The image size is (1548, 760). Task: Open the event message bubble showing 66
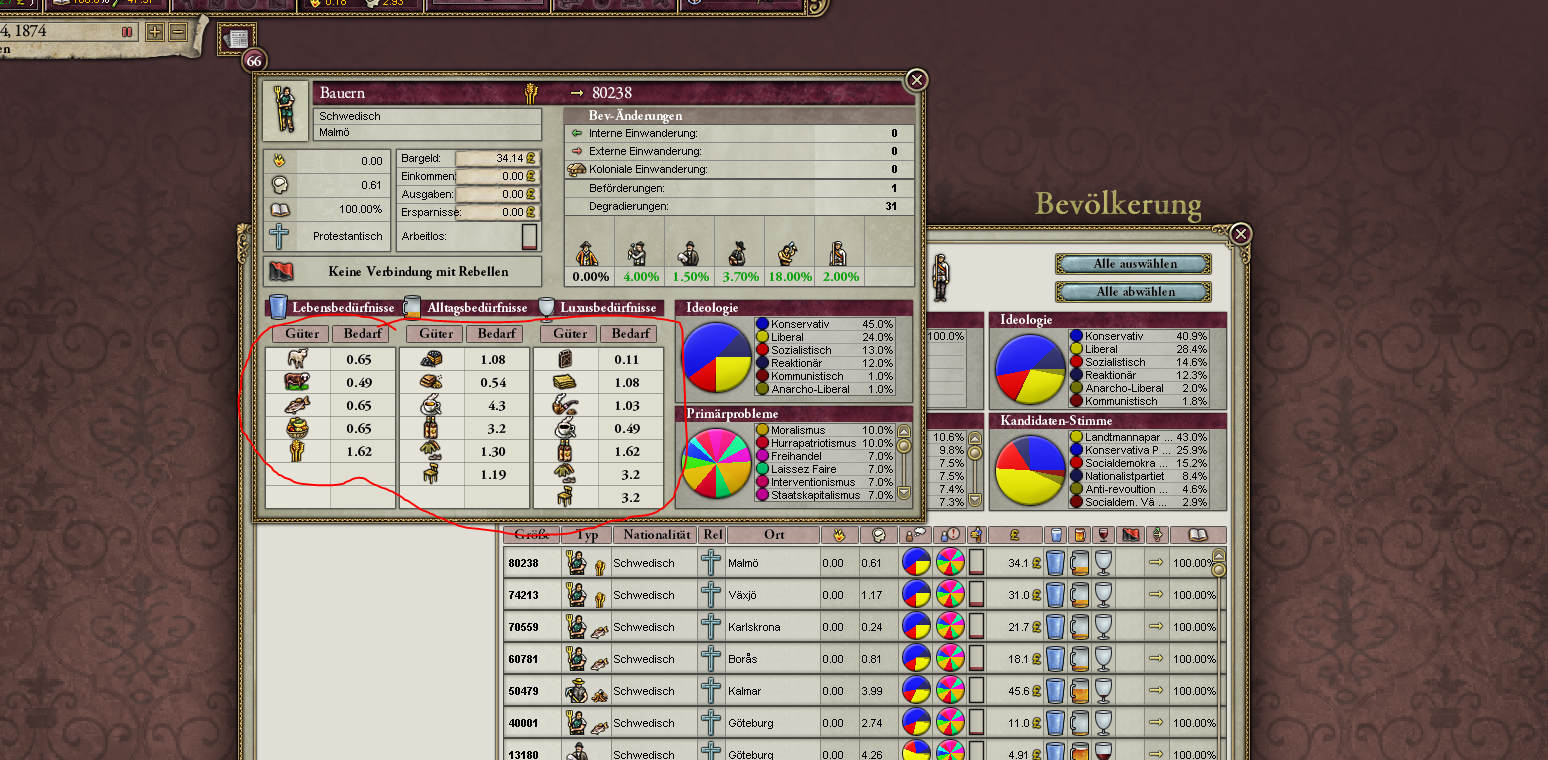pyautogui.click(x=253, y=60)
